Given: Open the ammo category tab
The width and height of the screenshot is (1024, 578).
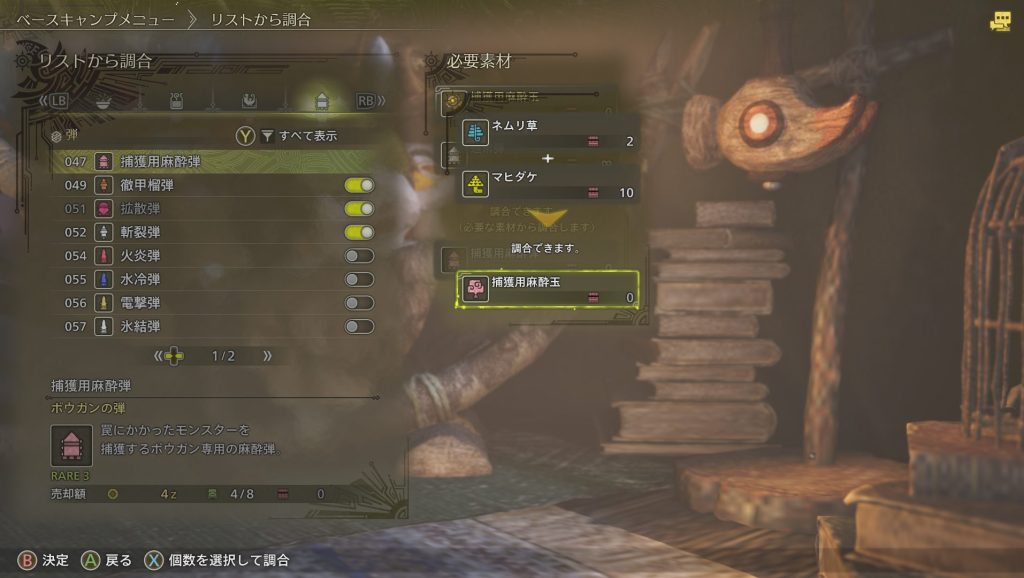Looking at the screenshot, I should pos(322,101).
